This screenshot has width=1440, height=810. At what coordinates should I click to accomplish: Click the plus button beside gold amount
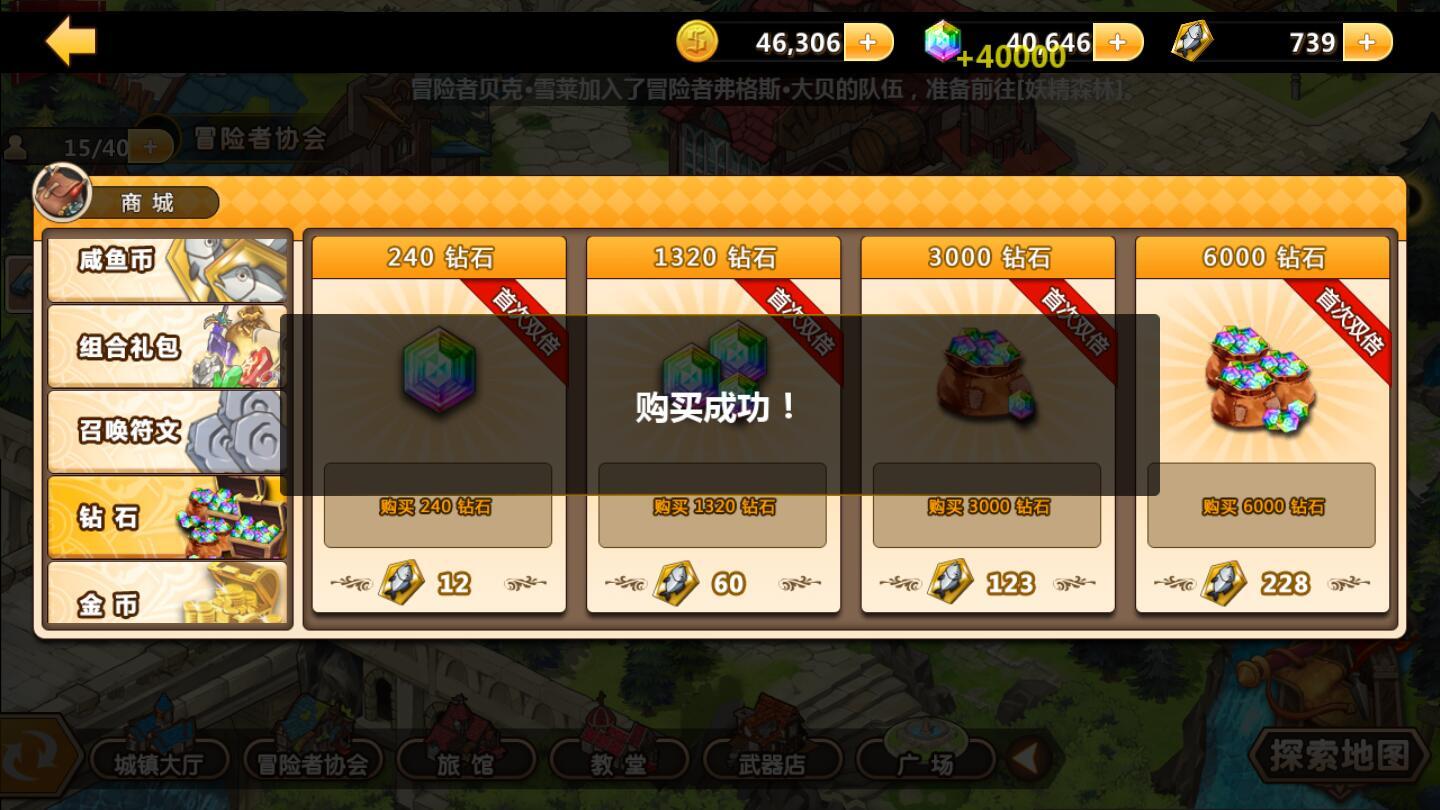point(868,41)
